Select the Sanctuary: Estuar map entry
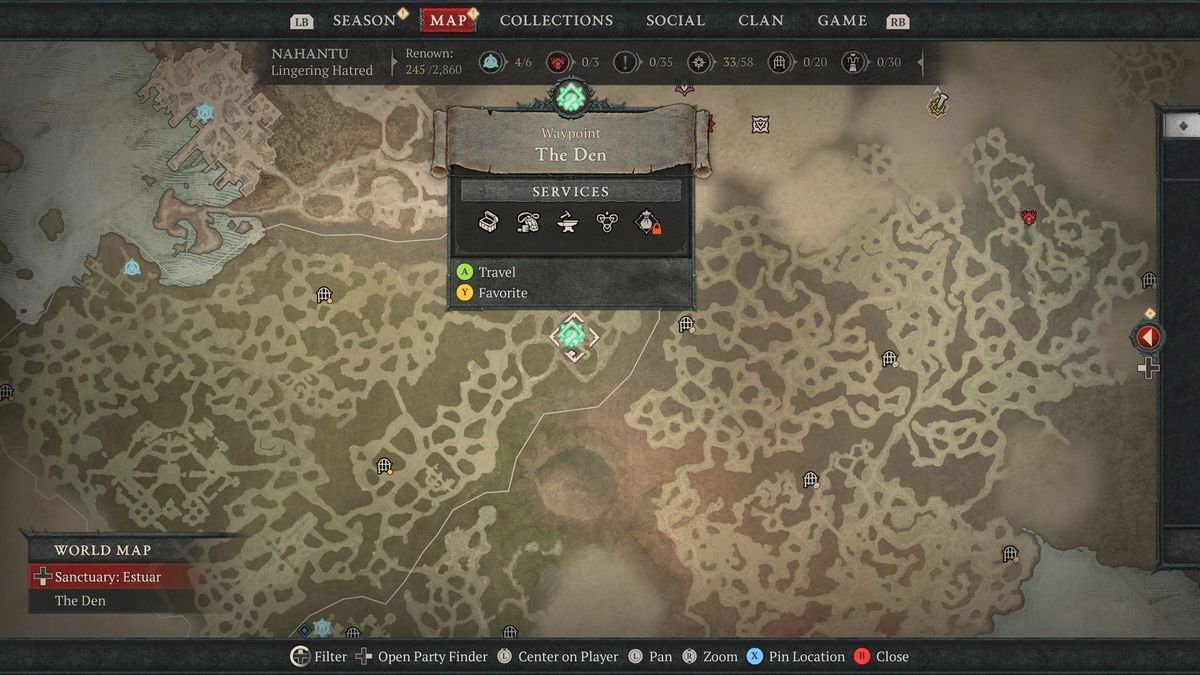The height and width of the screenshot is (675, 1200). pyautogui.click(x=107, y=577)
